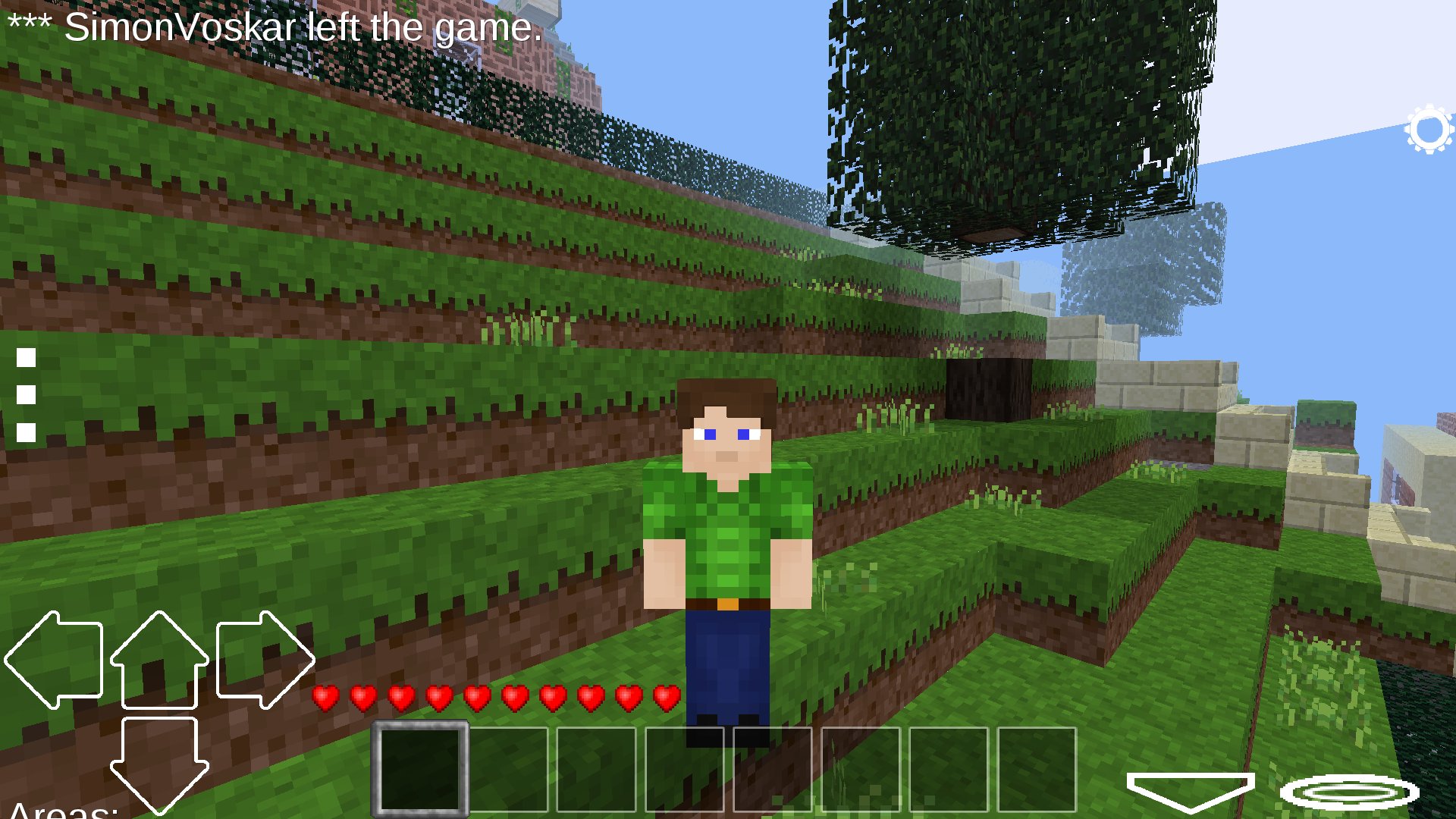This screenshot has height=819, width=1456.
Task: Tap the middle white square button on left edge
Action: (25, 395)
